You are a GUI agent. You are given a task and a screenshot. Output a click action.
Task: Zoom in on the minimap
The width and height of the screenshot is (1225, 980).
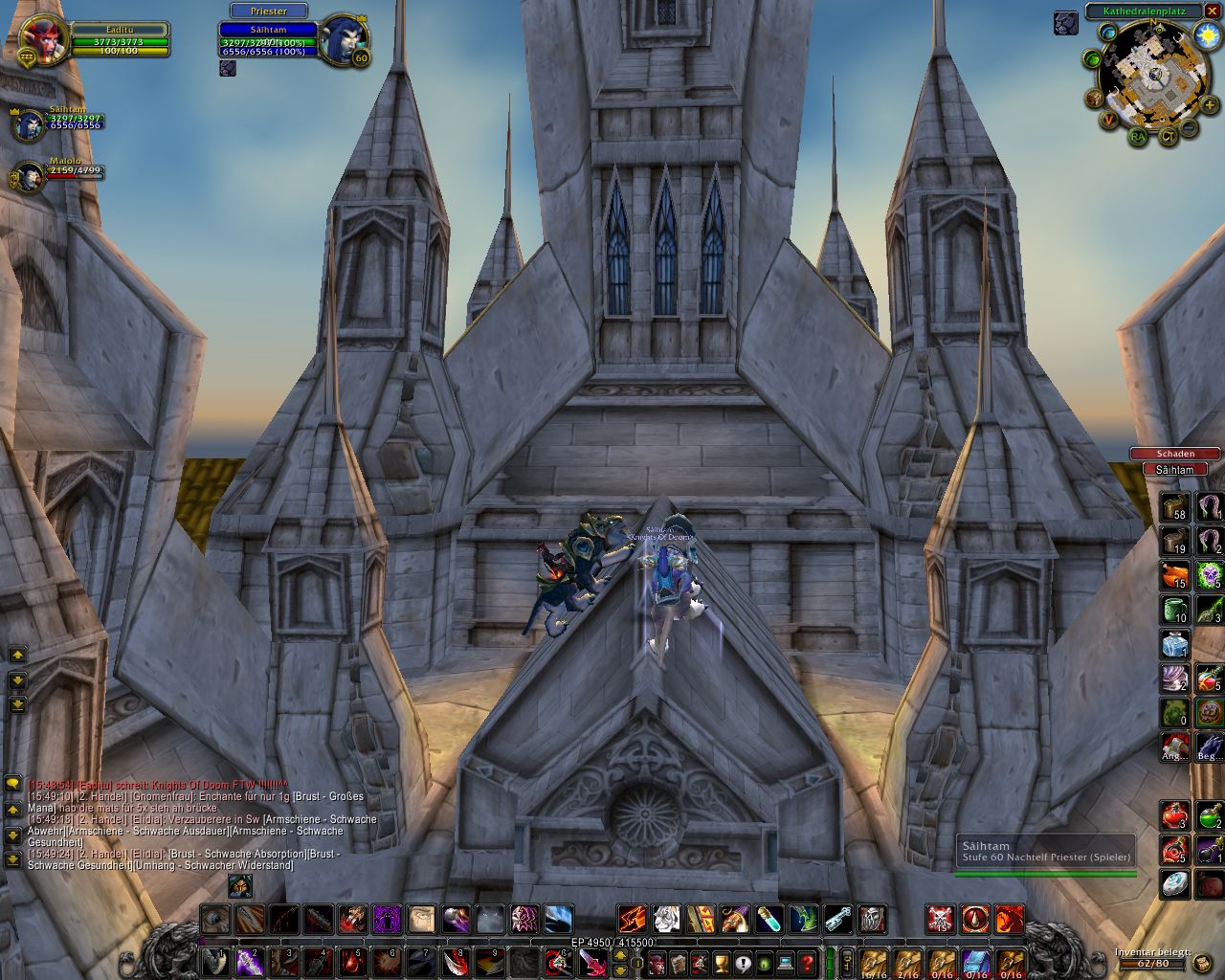(x=1210, y=104)
